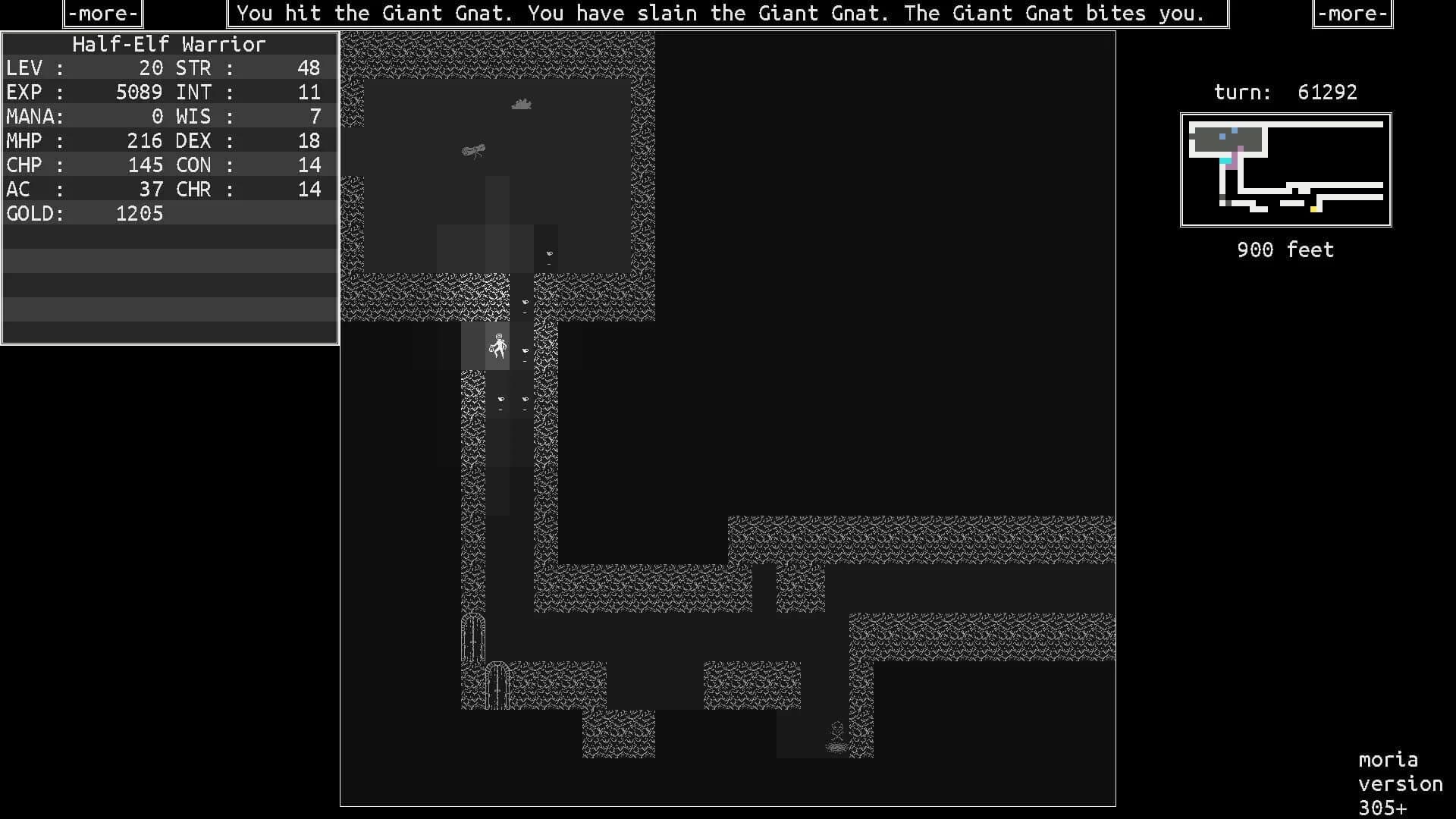Select the player character sprite
1456x819 pixels.
(x=498, y=345)
